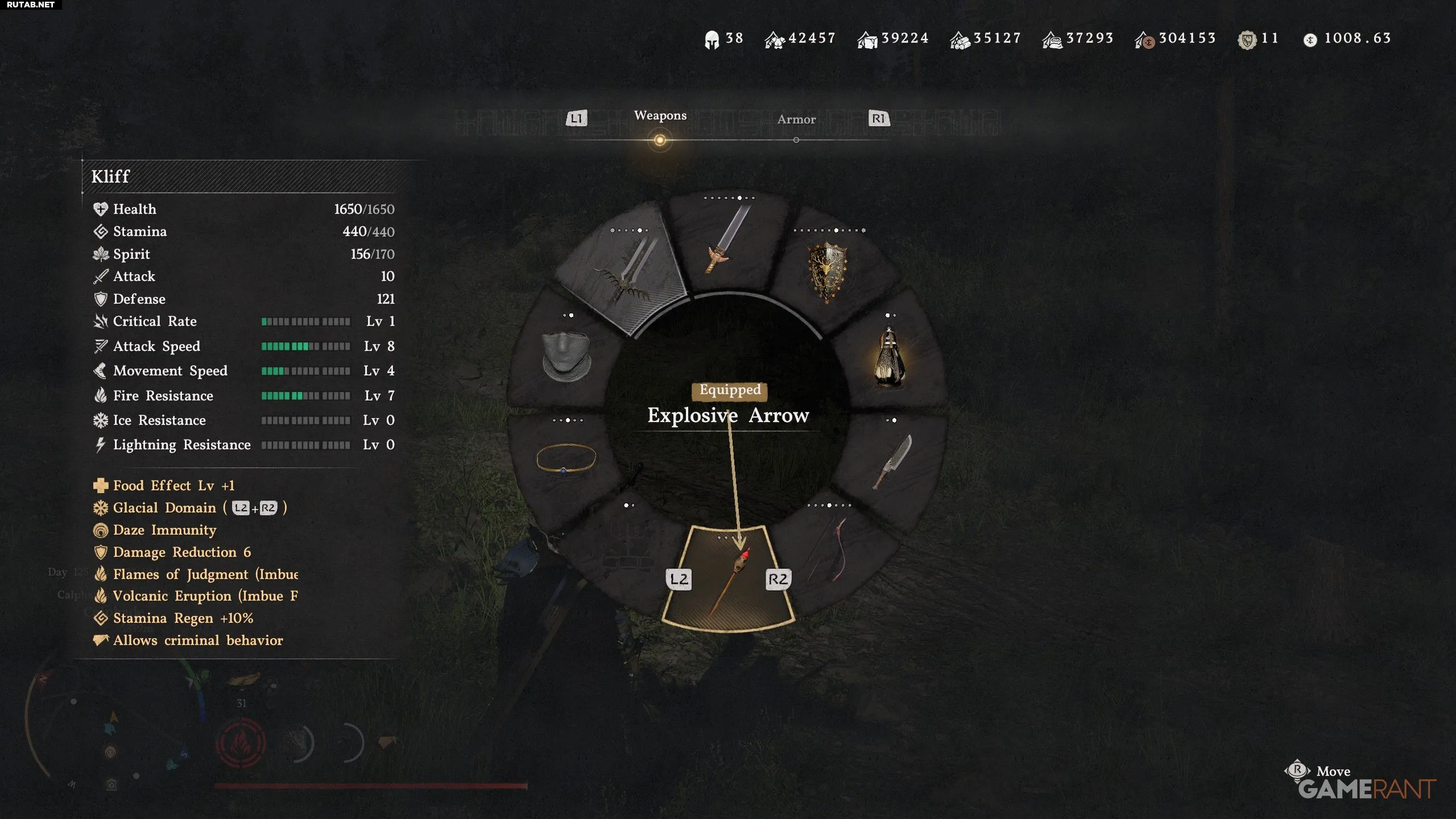This screenshot has width=1456, height=819.
Task: Choose the gray face mask slot
Action: (x=566, y=355)
